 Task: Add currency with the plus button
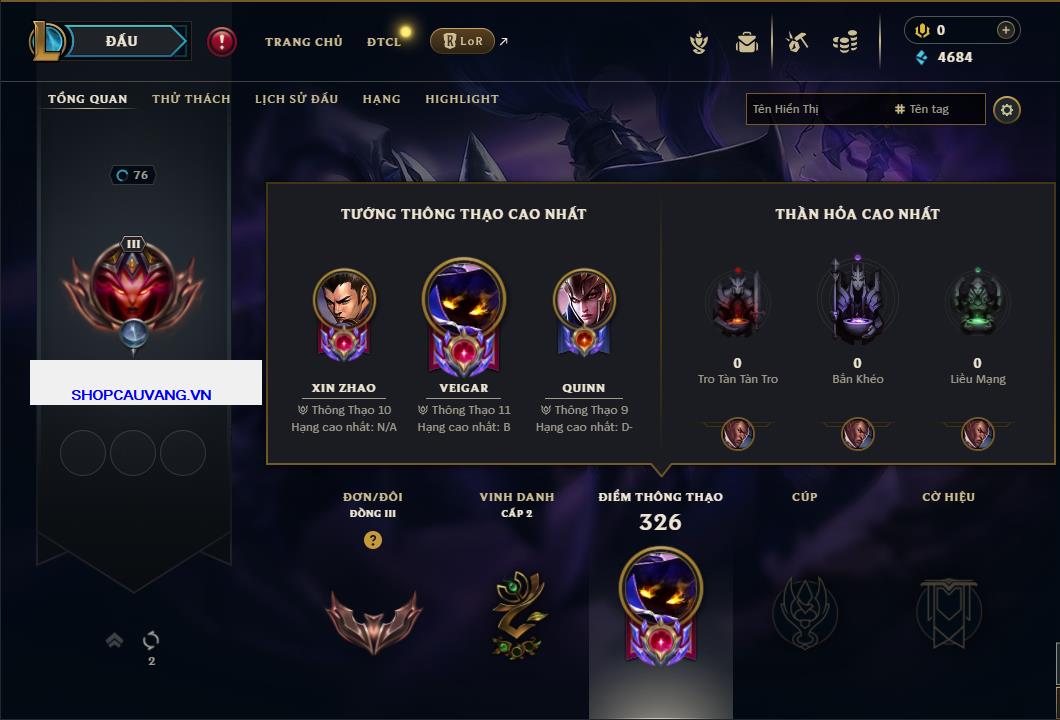pos(1006,30)
